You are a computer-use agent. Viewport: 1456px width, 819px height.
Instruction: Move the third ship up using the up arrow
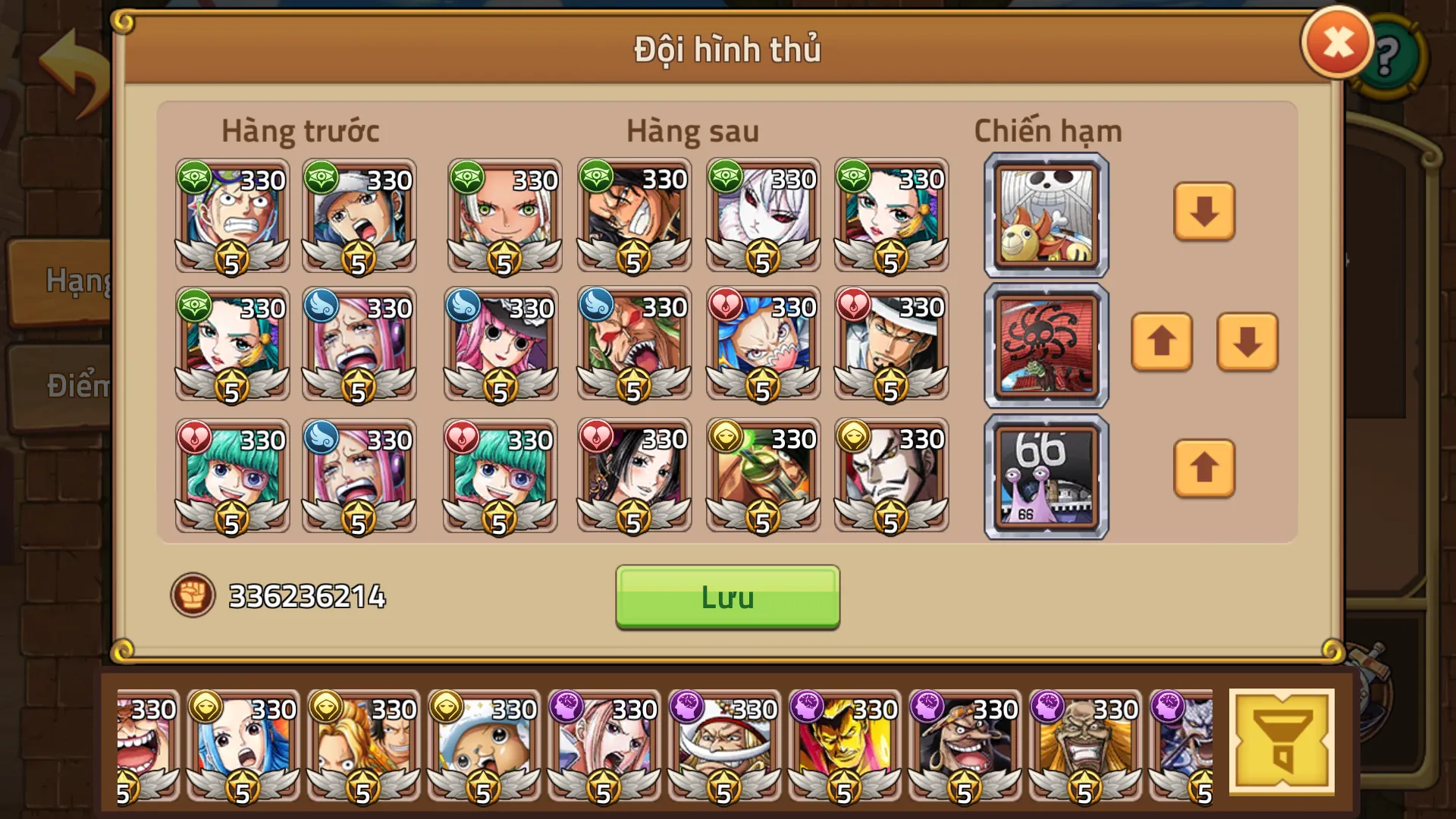[x=1204, y=470]
